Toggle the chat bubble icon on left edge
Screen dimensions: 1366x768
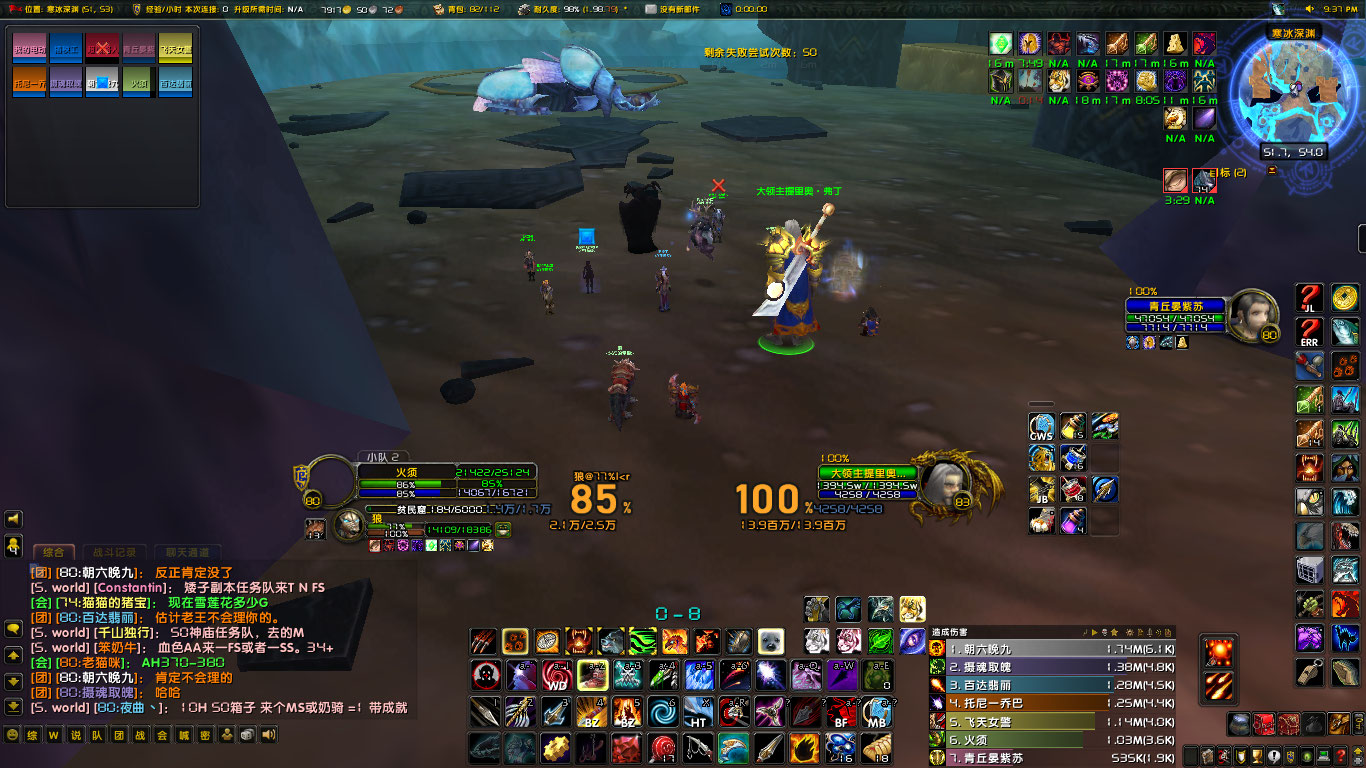(13, 629)
